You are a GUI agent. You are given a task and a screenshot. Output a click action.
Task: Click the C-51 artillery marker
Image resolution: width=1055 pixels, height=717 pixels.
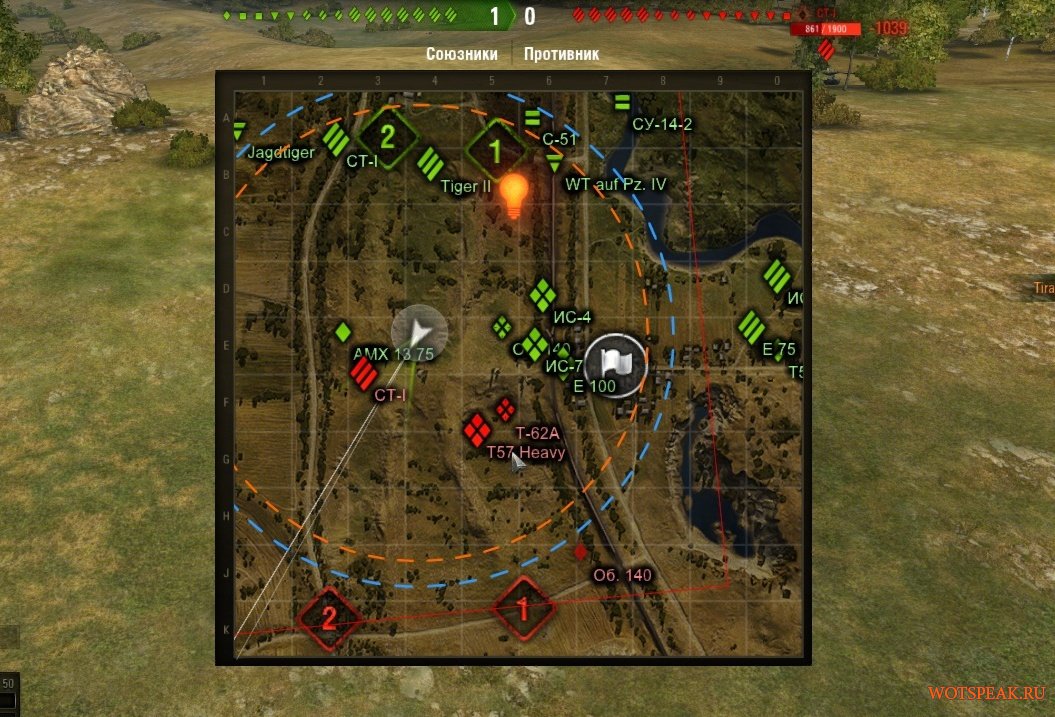coord(532,118)
